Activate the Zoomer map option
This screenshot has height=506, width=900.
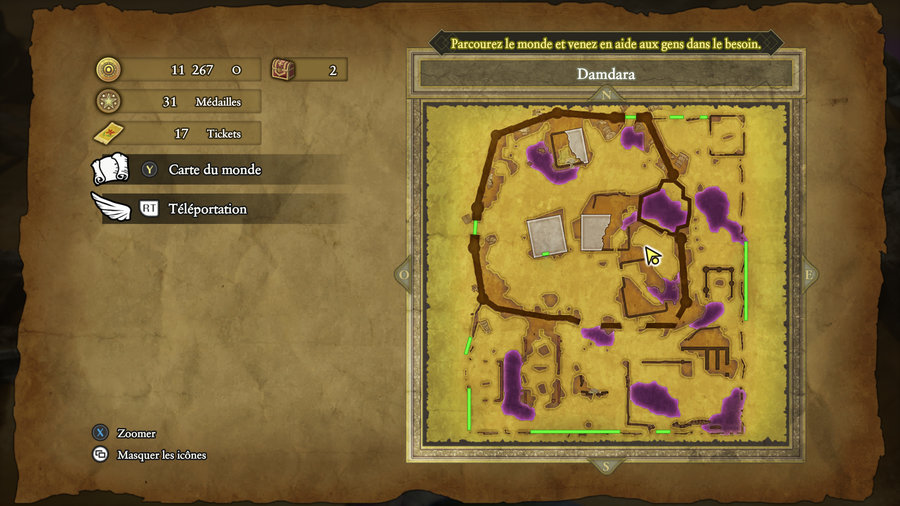pyautogui.click(x=136, y=434)
